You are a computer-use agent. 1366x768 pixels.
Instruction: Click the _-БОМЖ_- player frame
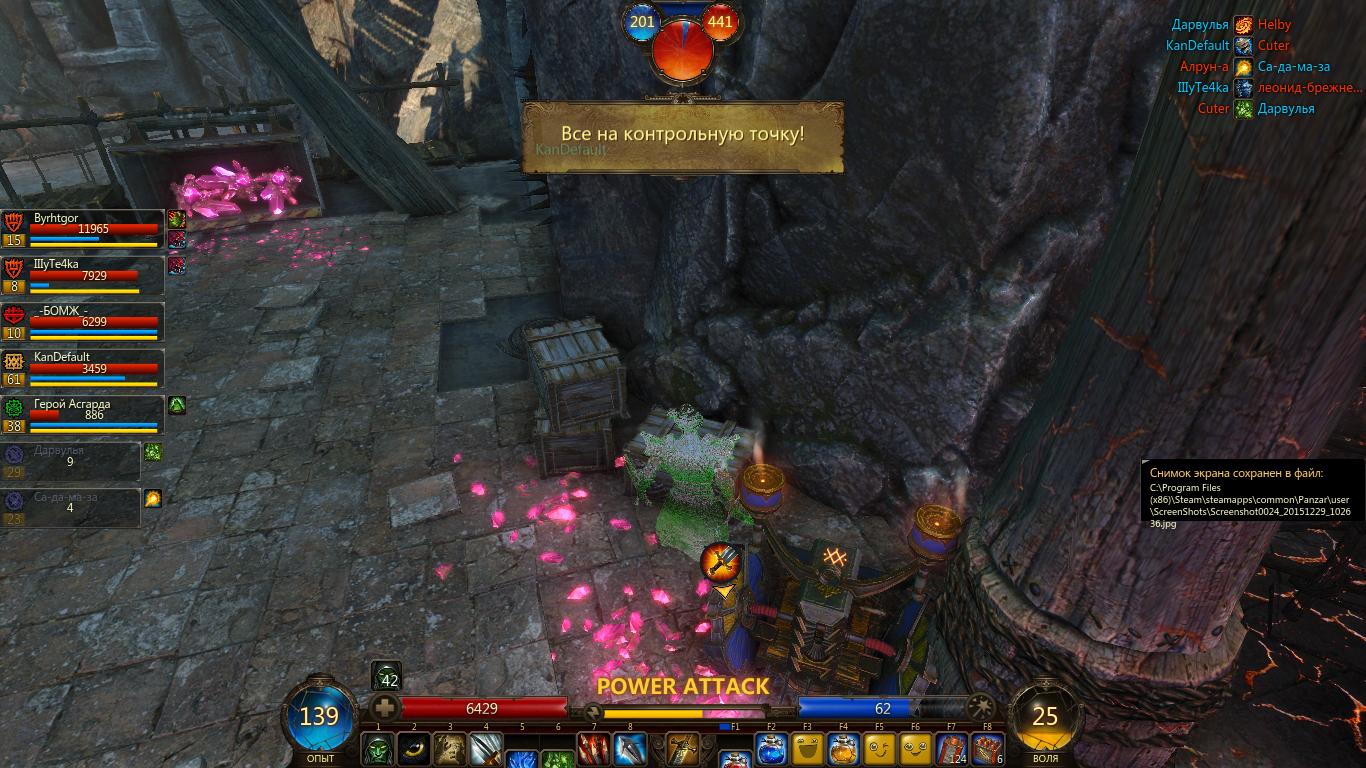(83, 322)
